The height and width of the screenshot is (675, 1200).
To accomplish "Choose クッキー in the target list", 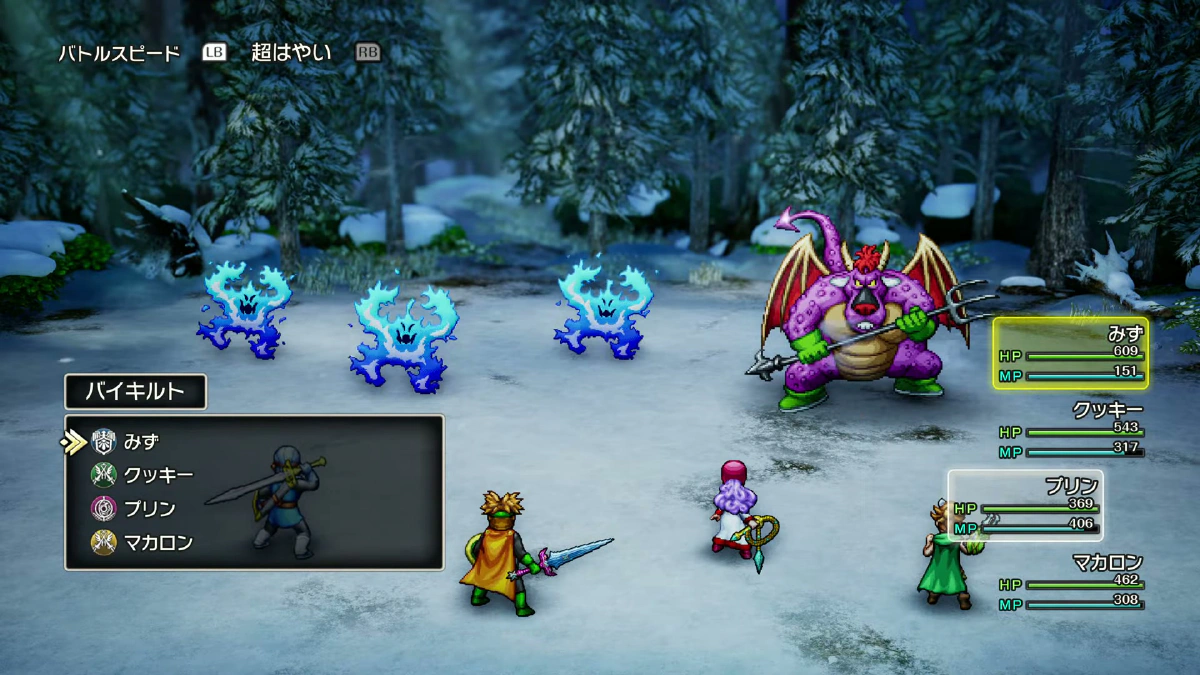I will point(157,475).
